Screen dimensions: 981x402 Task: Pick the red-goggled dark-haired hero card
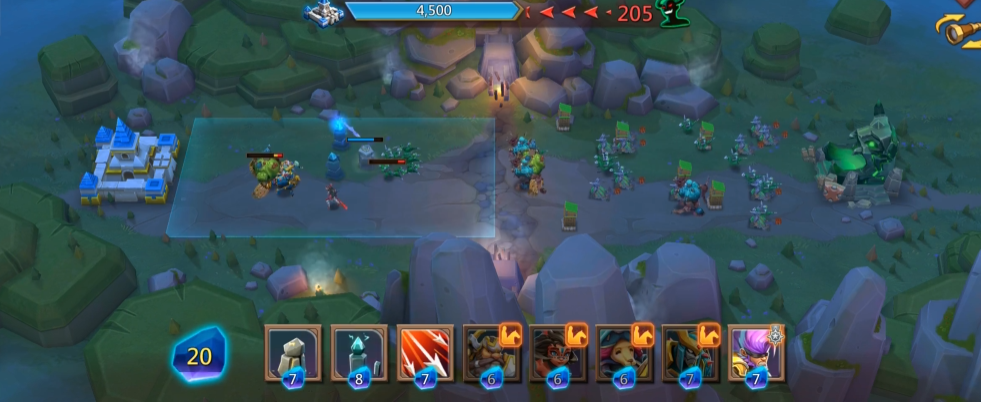(557, 353)
